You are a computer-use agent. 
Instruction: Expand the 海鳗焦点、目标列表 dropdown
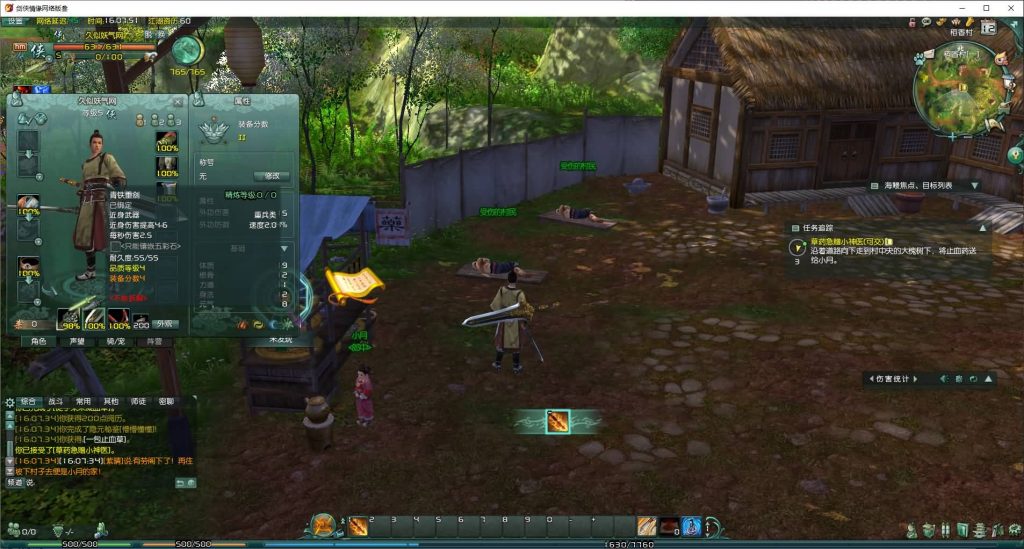coord(974,186)
